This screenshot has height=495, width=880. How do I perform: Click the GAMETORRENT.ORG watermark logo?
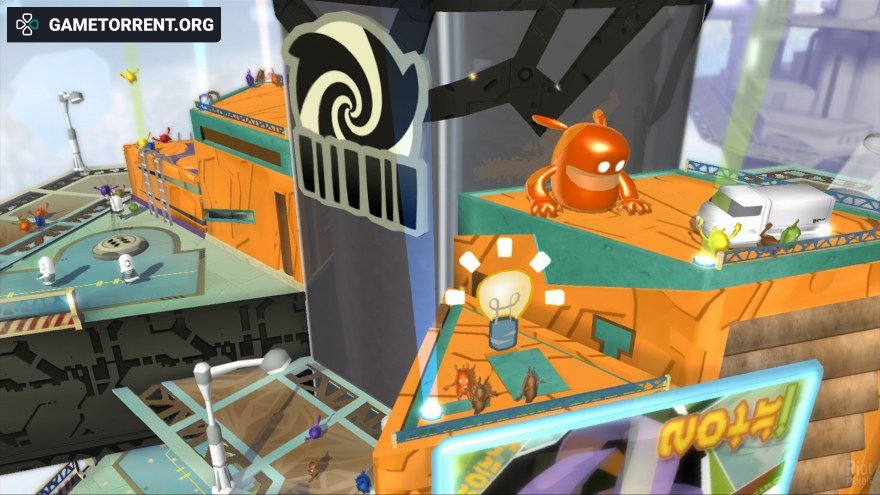[113, 25]
